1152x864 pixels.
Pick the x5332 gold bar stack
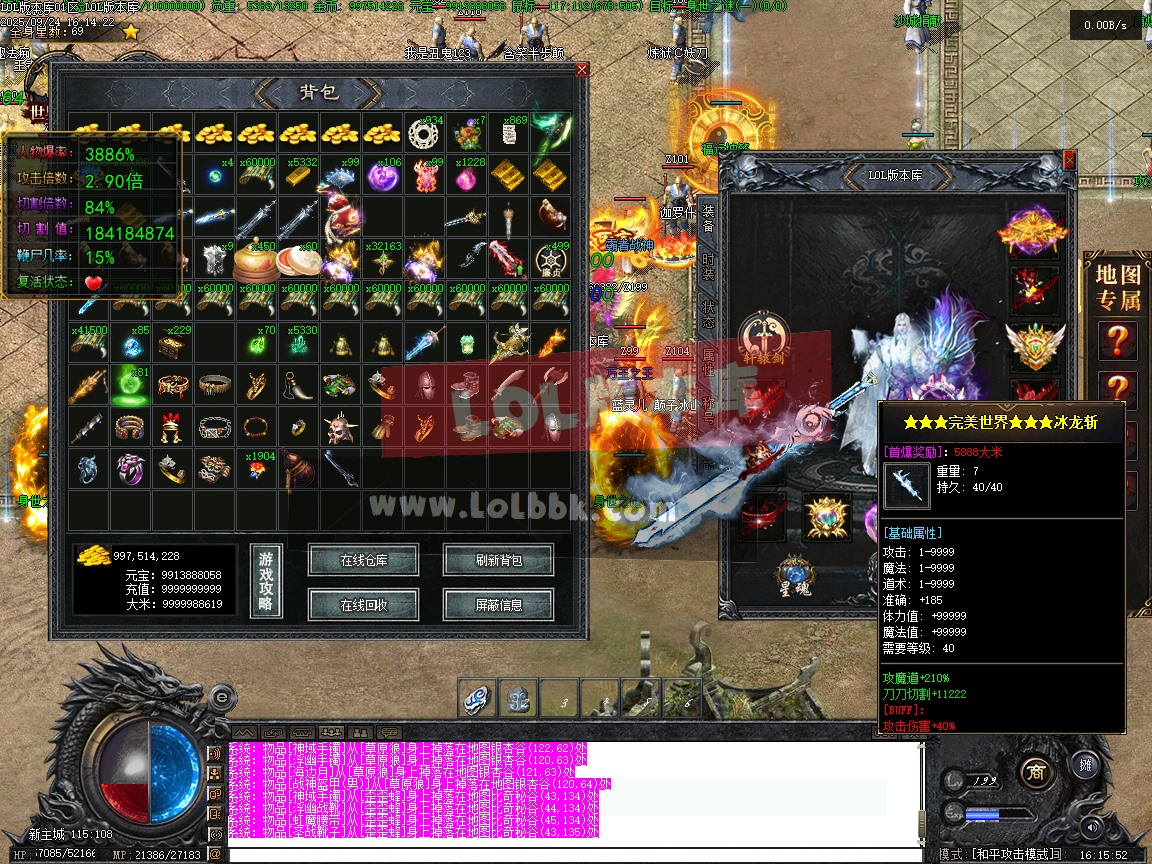coord(299,176)
